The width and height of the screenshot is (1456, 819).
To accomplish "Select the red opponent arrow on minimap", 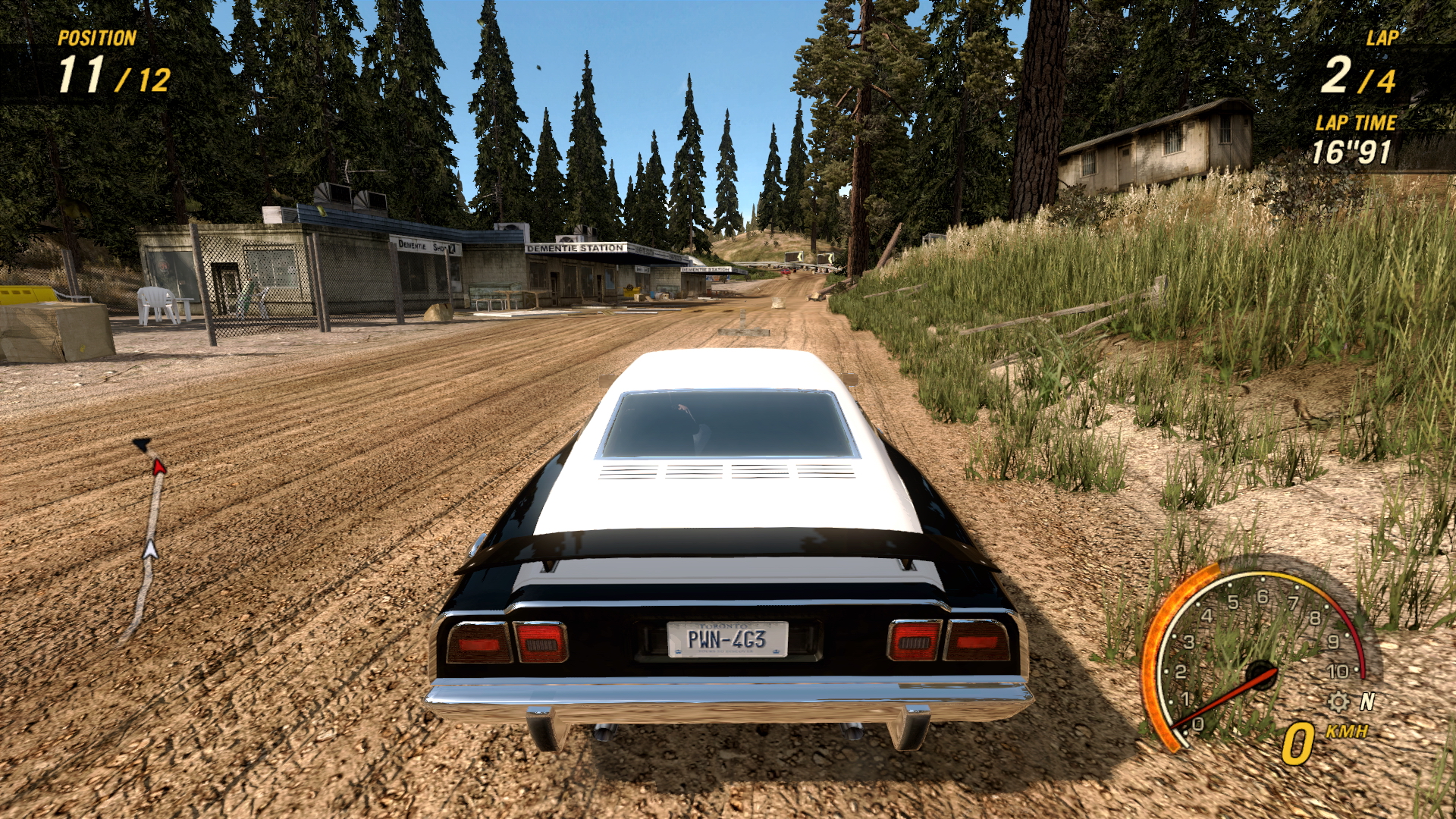I will pos(158,466).
